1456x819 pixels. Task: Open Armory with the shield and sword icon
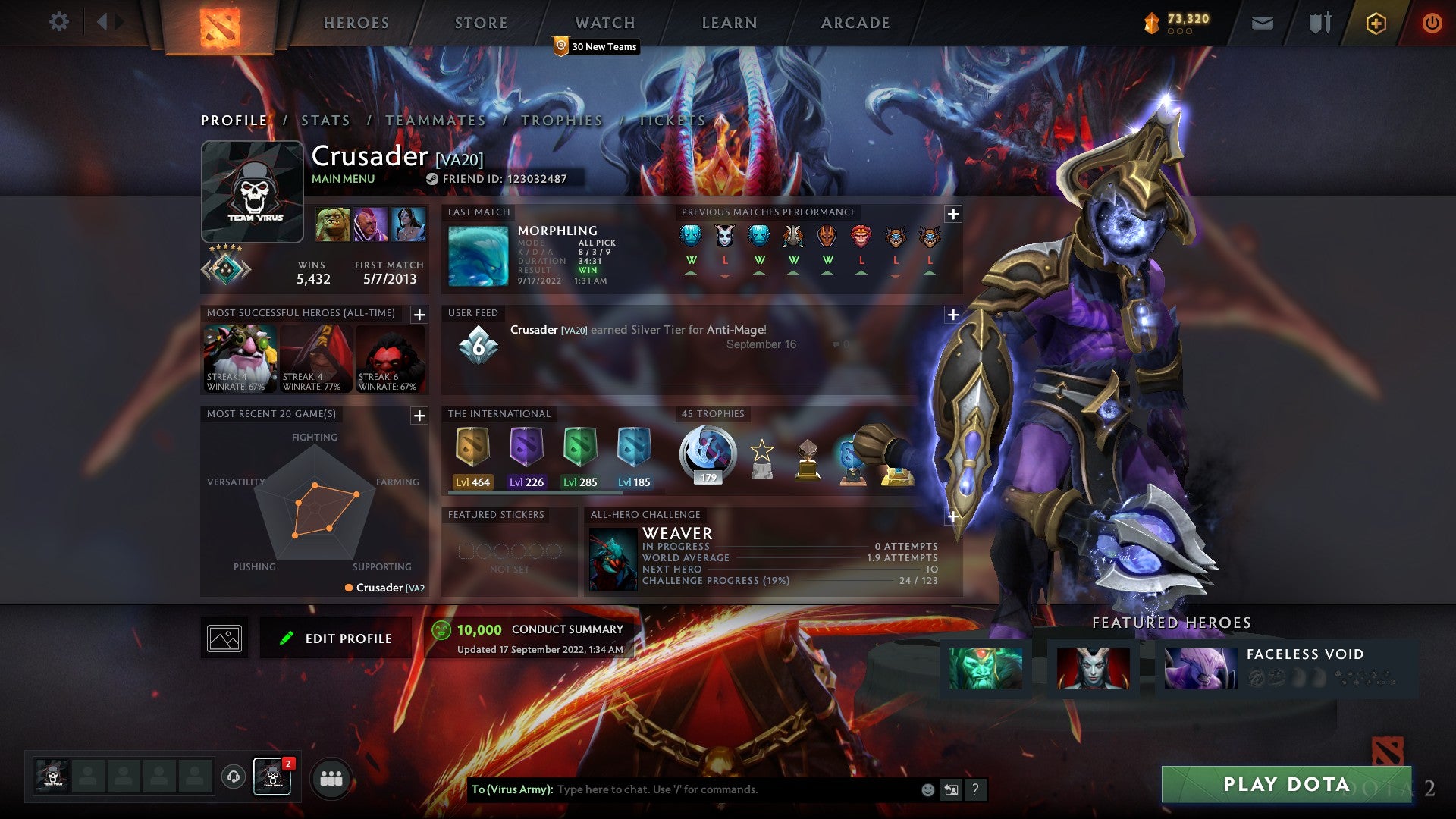click(x=1319, y=23)
